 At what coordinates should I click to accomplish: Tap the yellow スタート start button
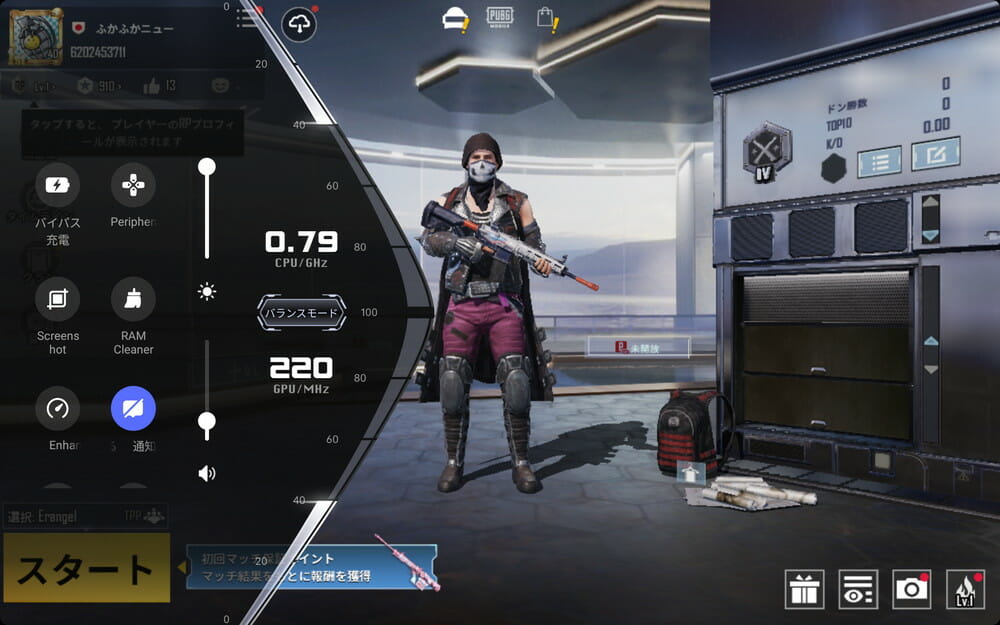click(x=85, y=568)
